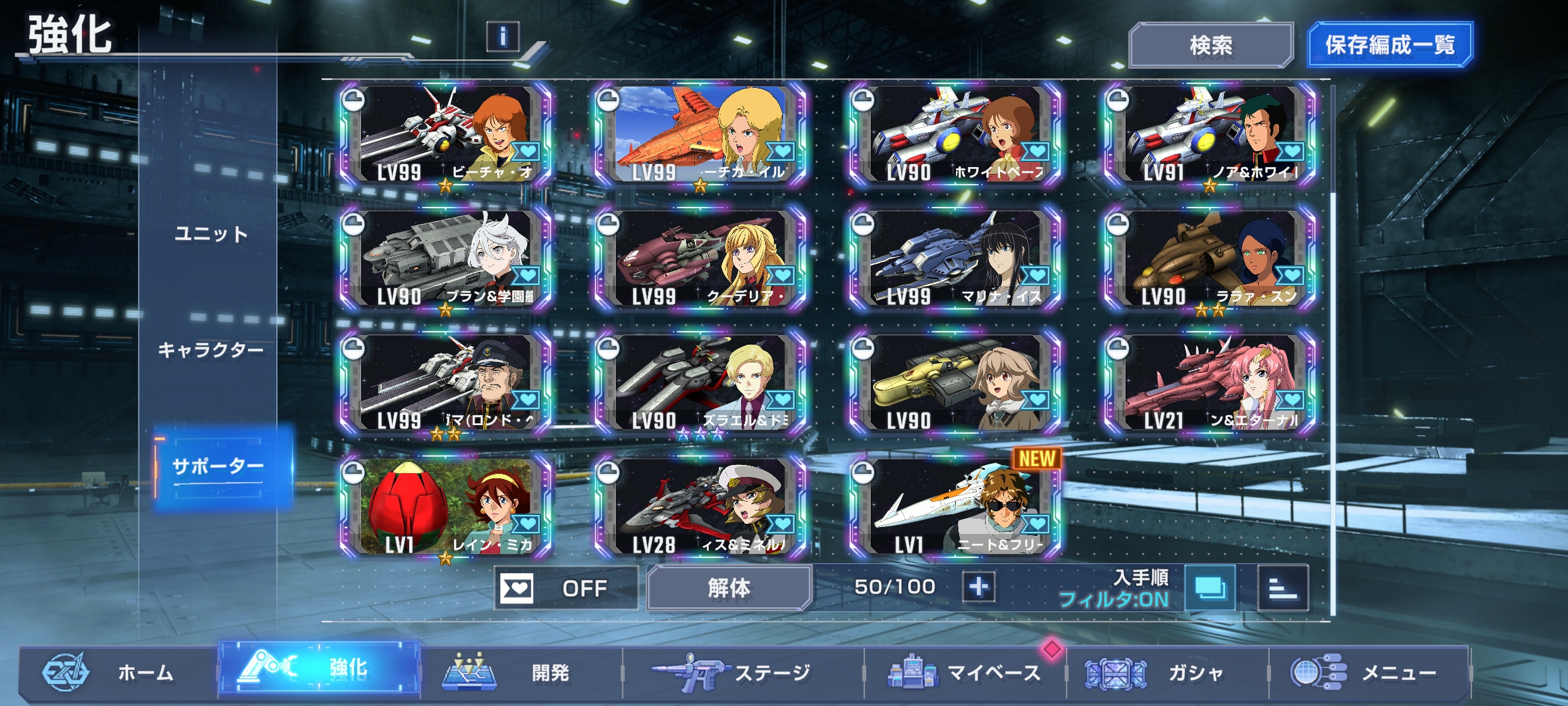1568x706 pixels.
Task: Open the メニュー main menu
Action: point(1369,673)
